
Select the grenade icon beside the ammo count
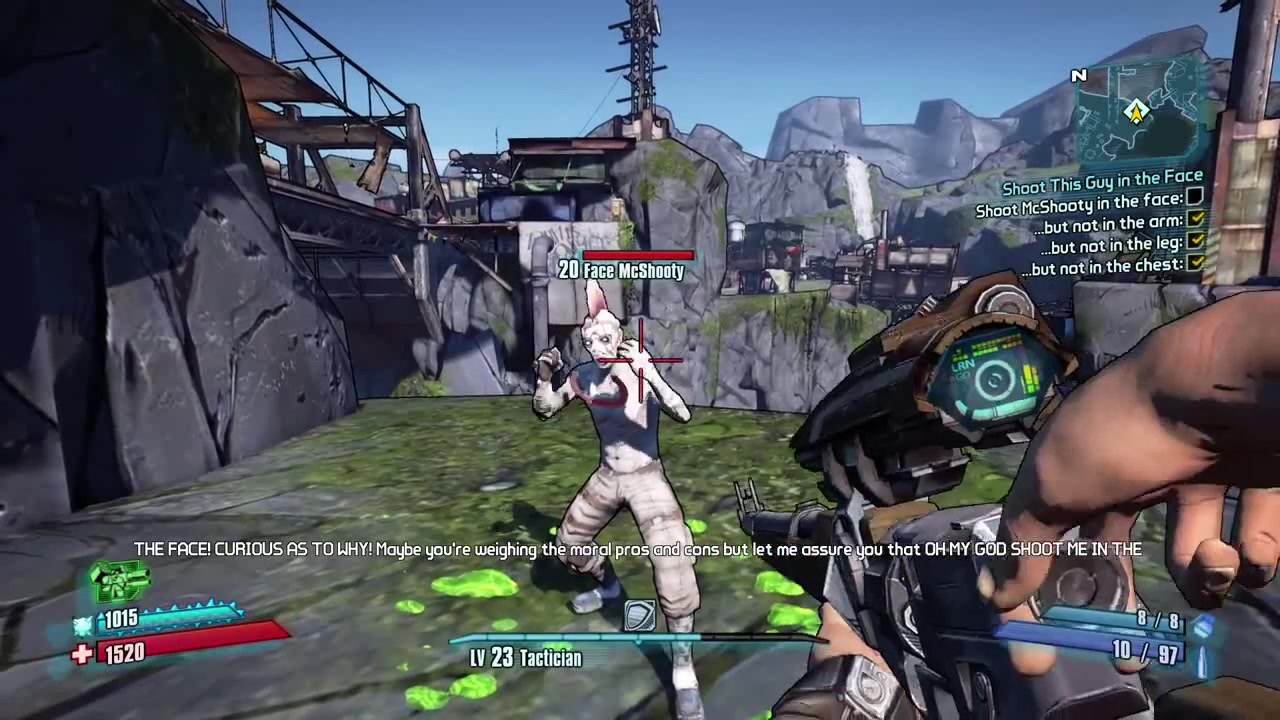1204,625
